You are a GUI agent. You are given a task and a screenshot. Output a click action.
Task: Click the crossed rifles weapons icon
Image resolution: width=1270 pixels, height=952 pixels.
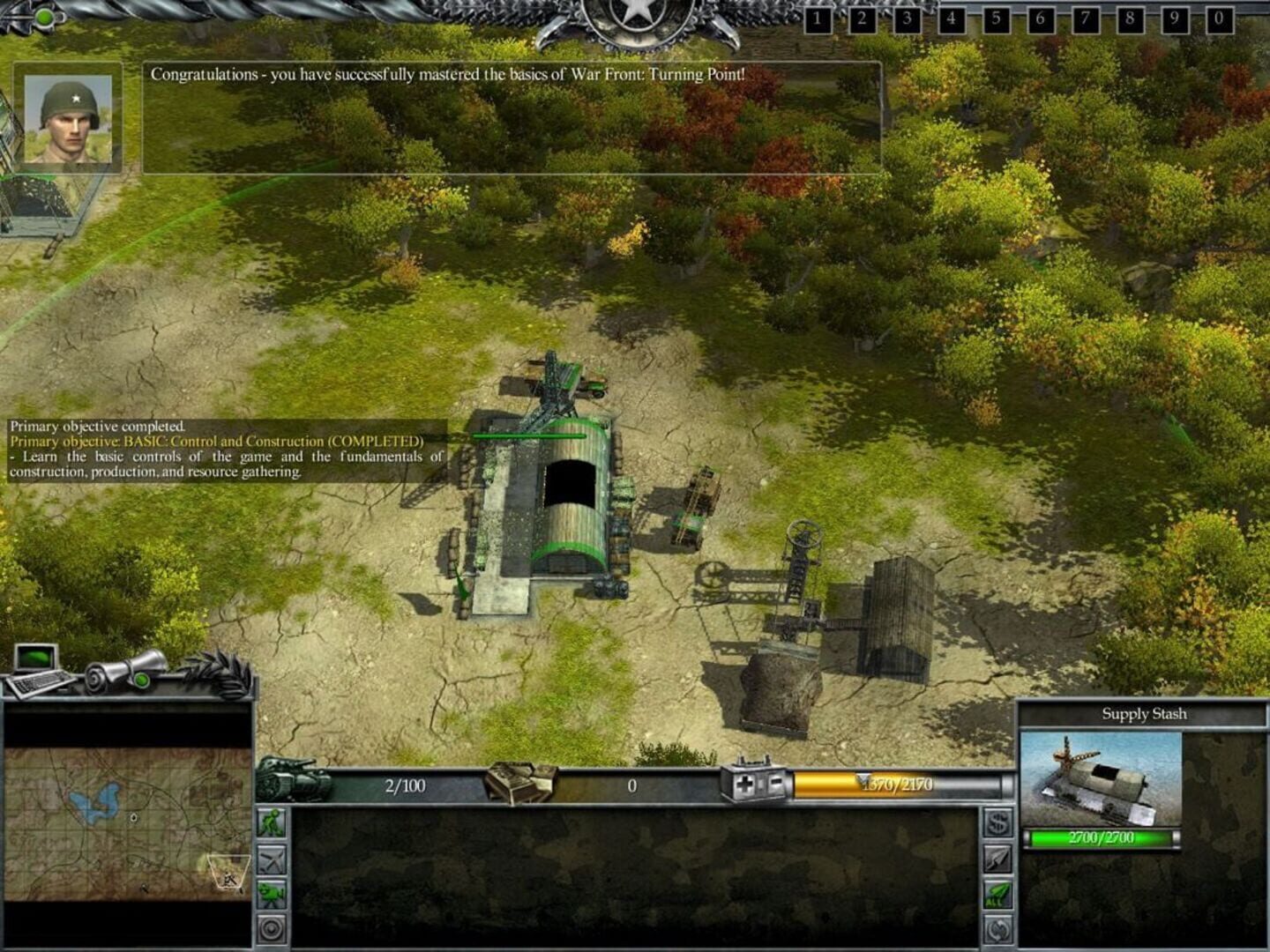tap(273, 858)
